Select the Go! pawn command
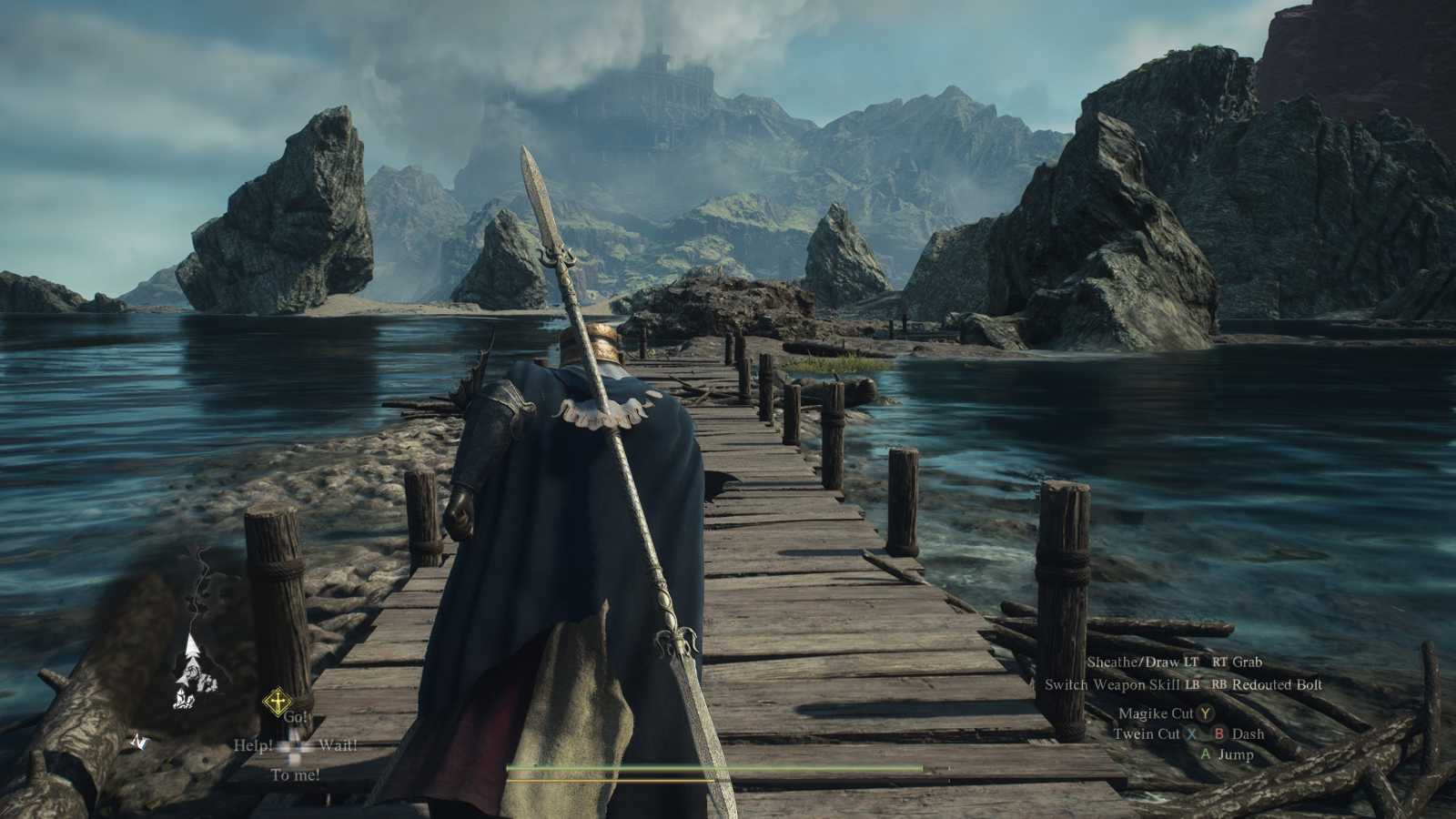1456x819 pixels. [296, 717]
